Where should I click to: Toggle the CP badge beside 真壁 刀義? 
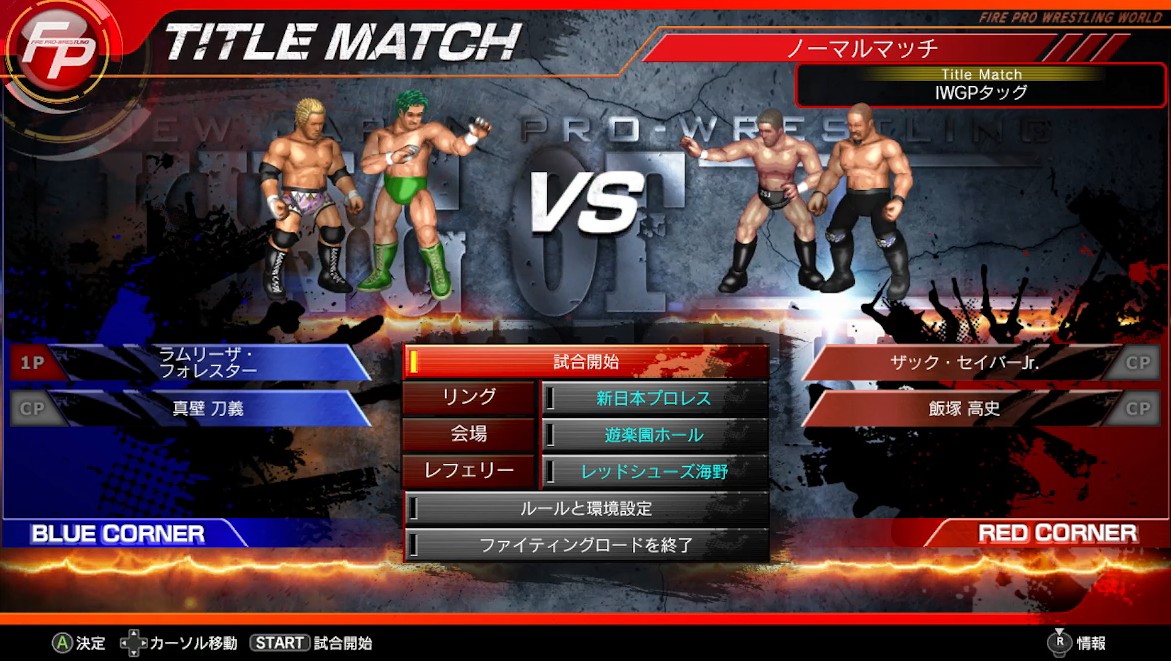[33, 408]
